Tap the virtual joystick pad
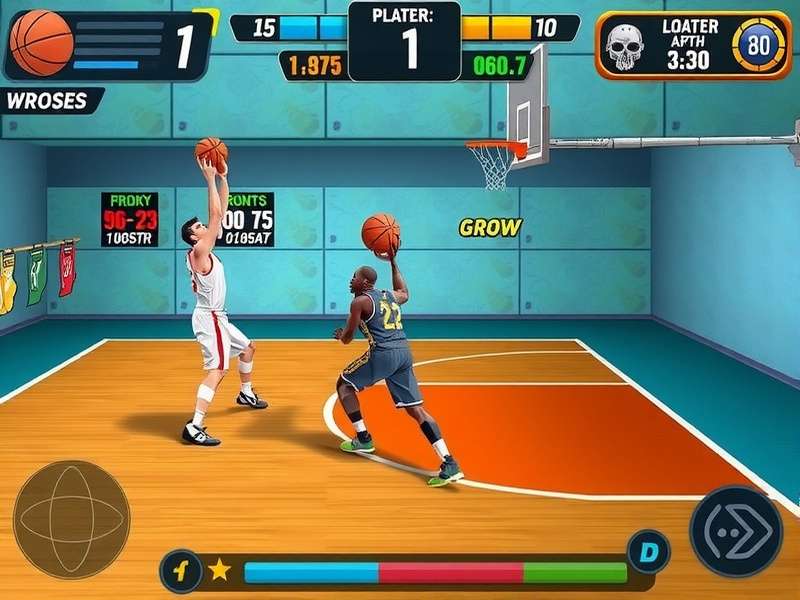800x600 pixels. (x=71, y=519)
